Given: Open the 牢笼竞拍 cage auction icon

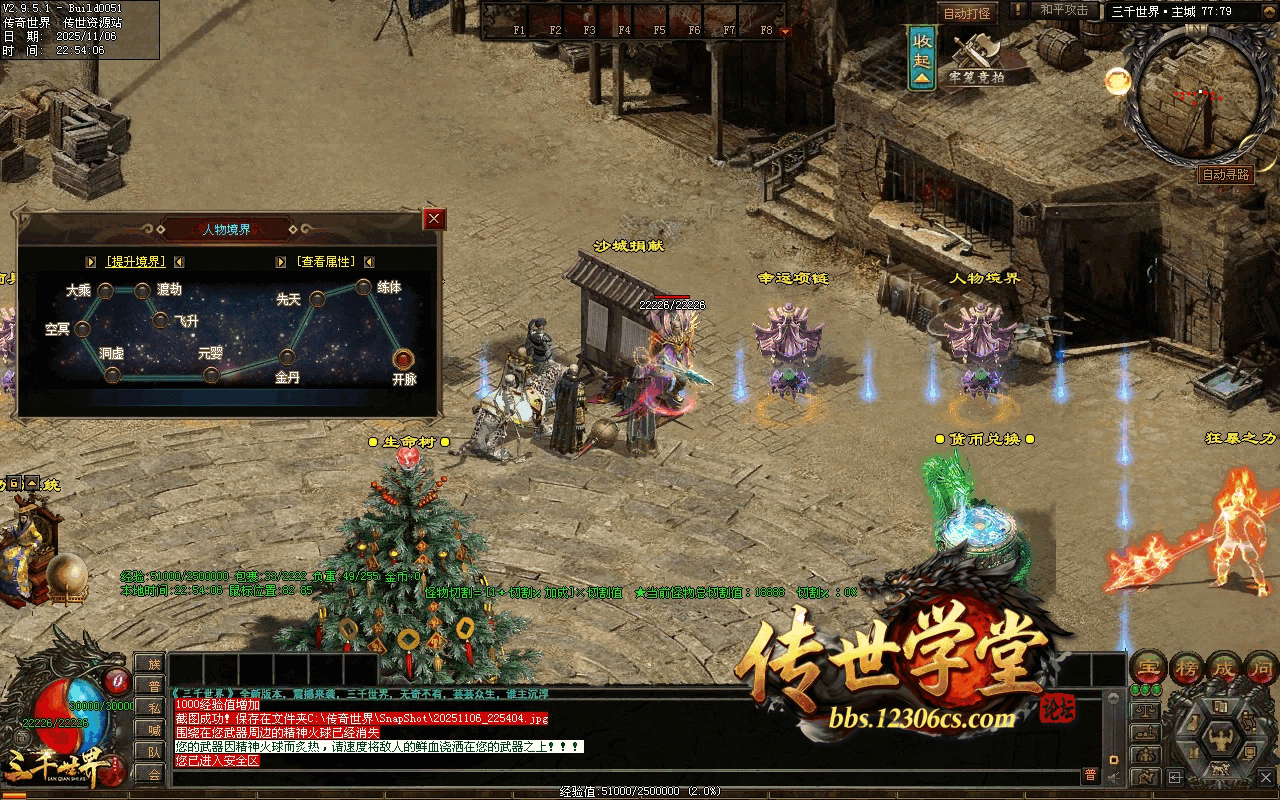Looking at the screenshot, I should coord(977,60).
